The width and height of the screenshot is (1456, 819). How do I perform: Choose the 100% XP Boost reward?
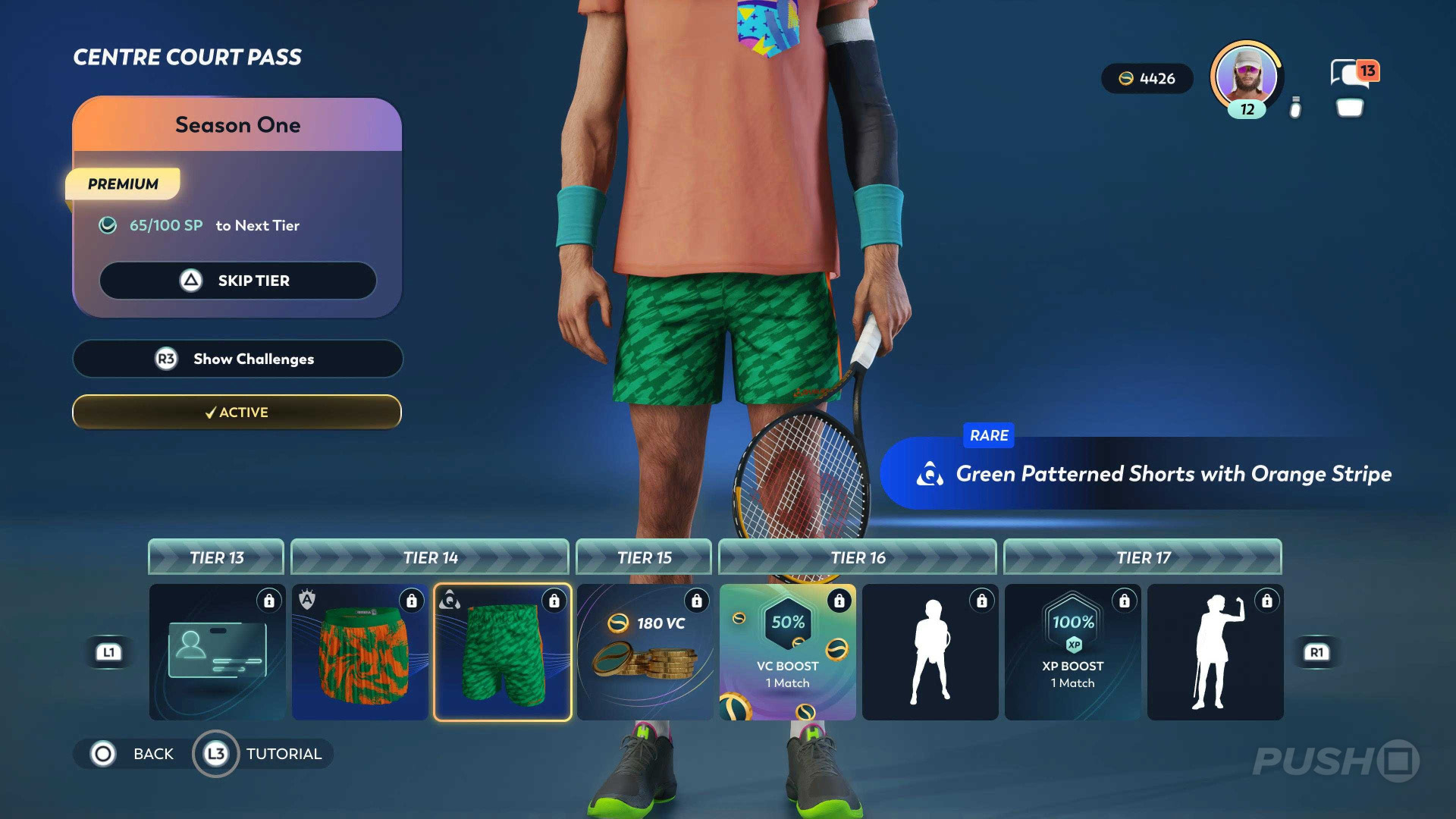click(1072, 652)
